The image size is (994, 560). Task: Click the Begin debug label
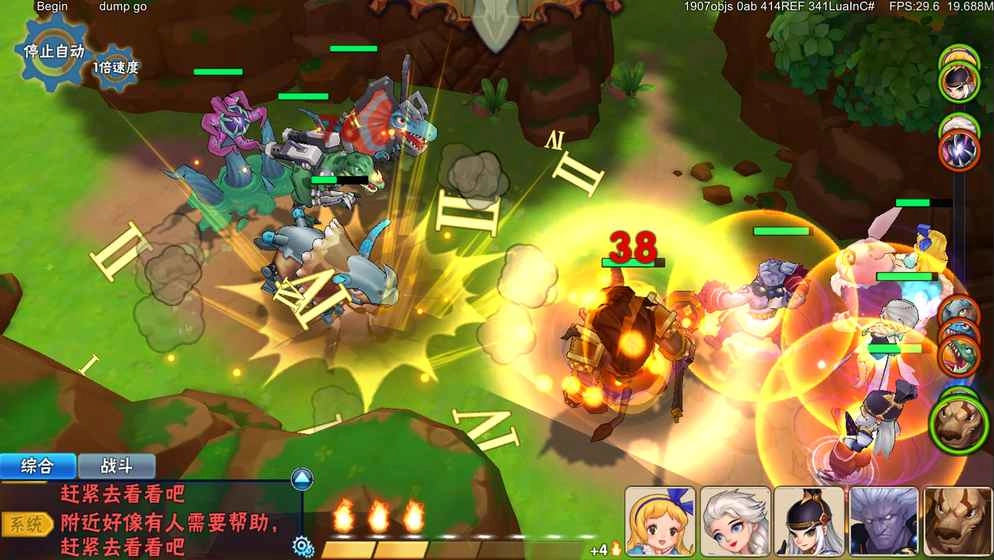coord(52,7)
